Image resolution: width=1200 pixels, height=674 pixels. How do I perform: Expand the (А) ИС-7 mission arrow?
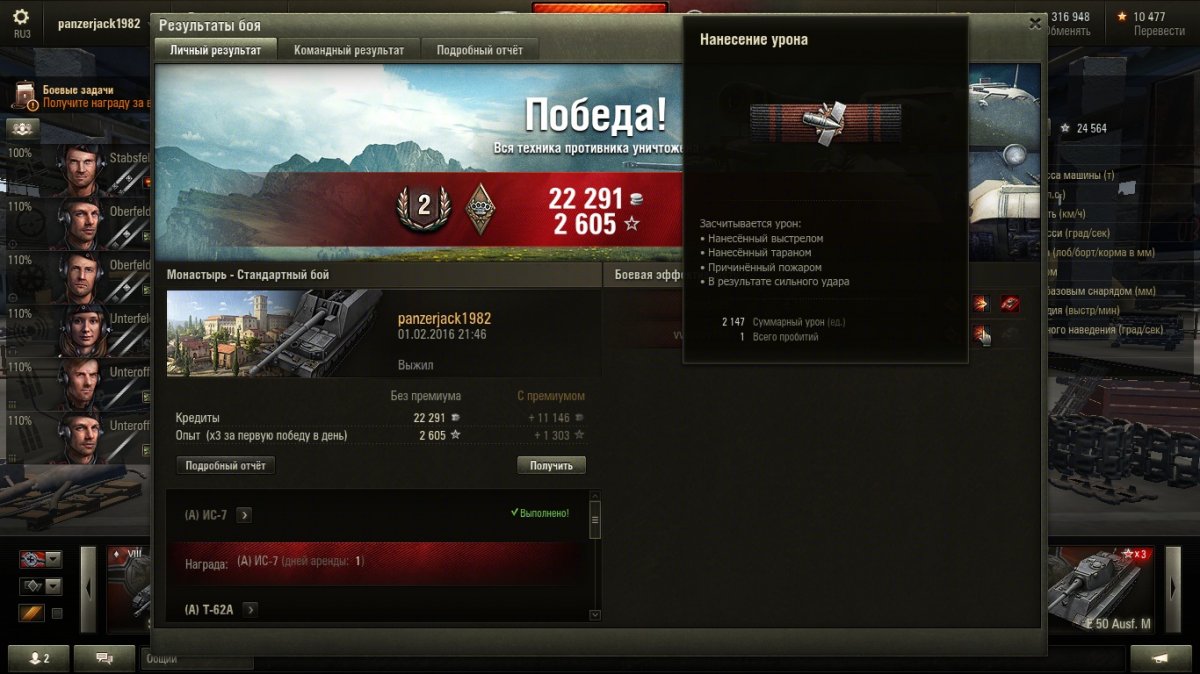[x=244, y=515]
